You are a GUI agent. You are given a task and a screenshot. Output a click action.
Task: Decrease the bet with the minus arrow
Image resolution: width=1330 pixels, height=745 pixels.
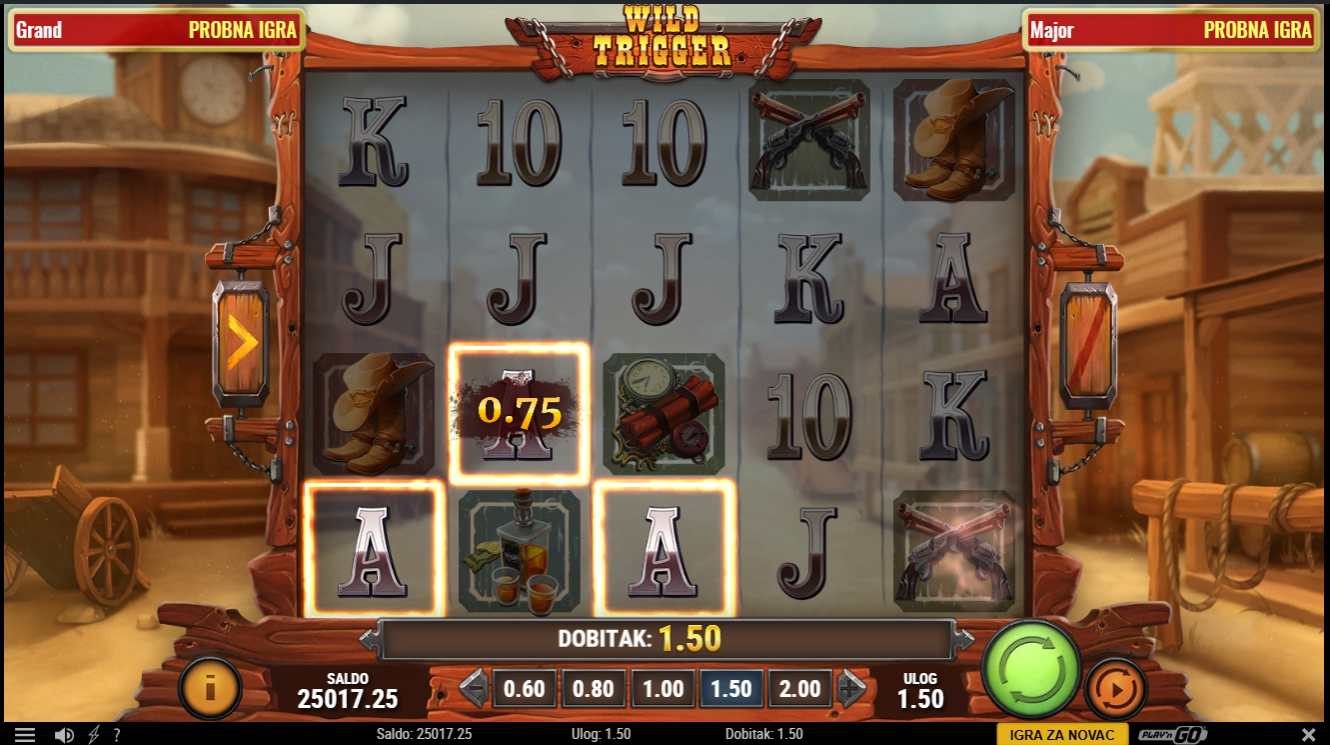474,689
